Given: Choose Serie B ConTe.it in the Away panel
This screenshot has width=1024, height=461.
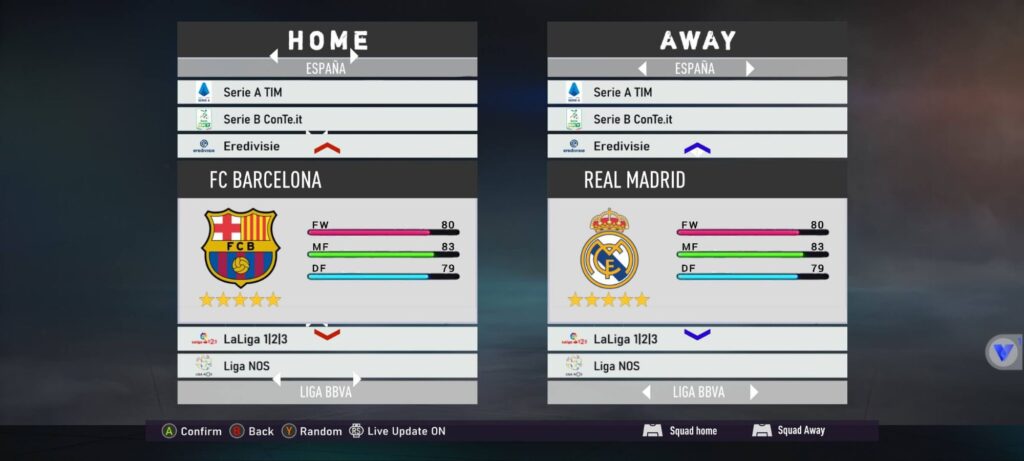Looking at the screenshot, I should tap(697, 119).
